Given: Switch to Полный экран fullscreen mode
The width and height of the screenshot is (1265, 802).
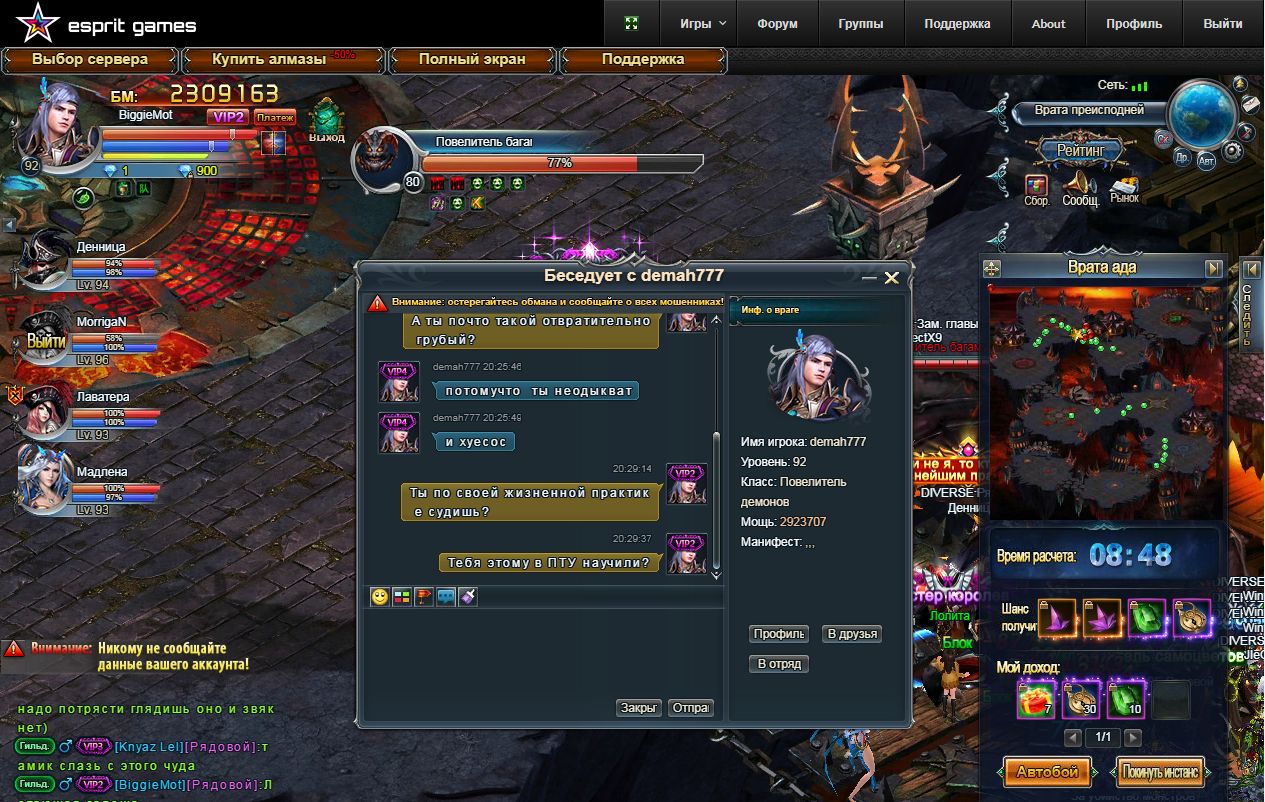Looking at the screenshot, I should (472, 60).
